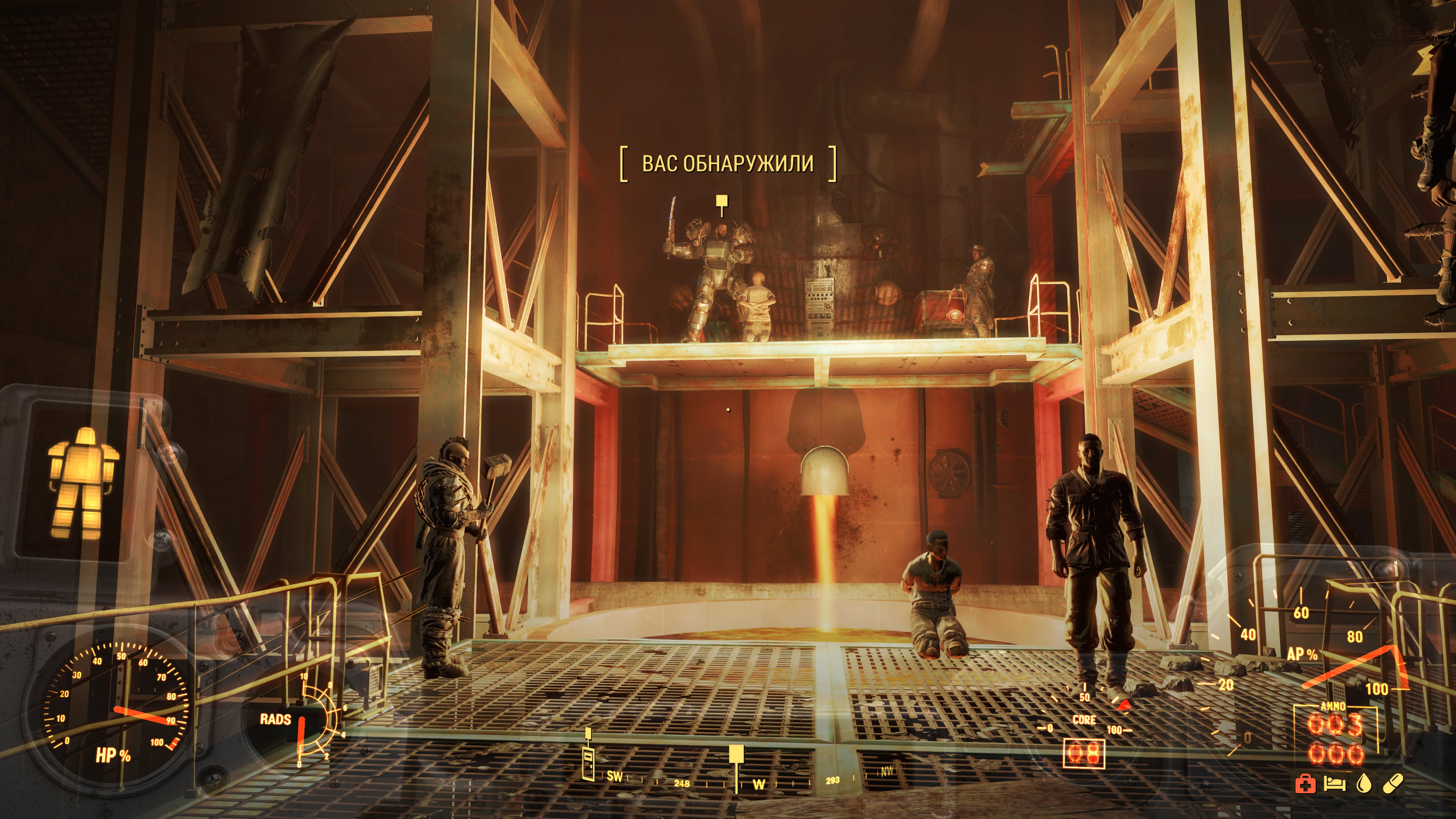Click the quest flag marker near compass W
1456x819 pixels.
point(736,755)
